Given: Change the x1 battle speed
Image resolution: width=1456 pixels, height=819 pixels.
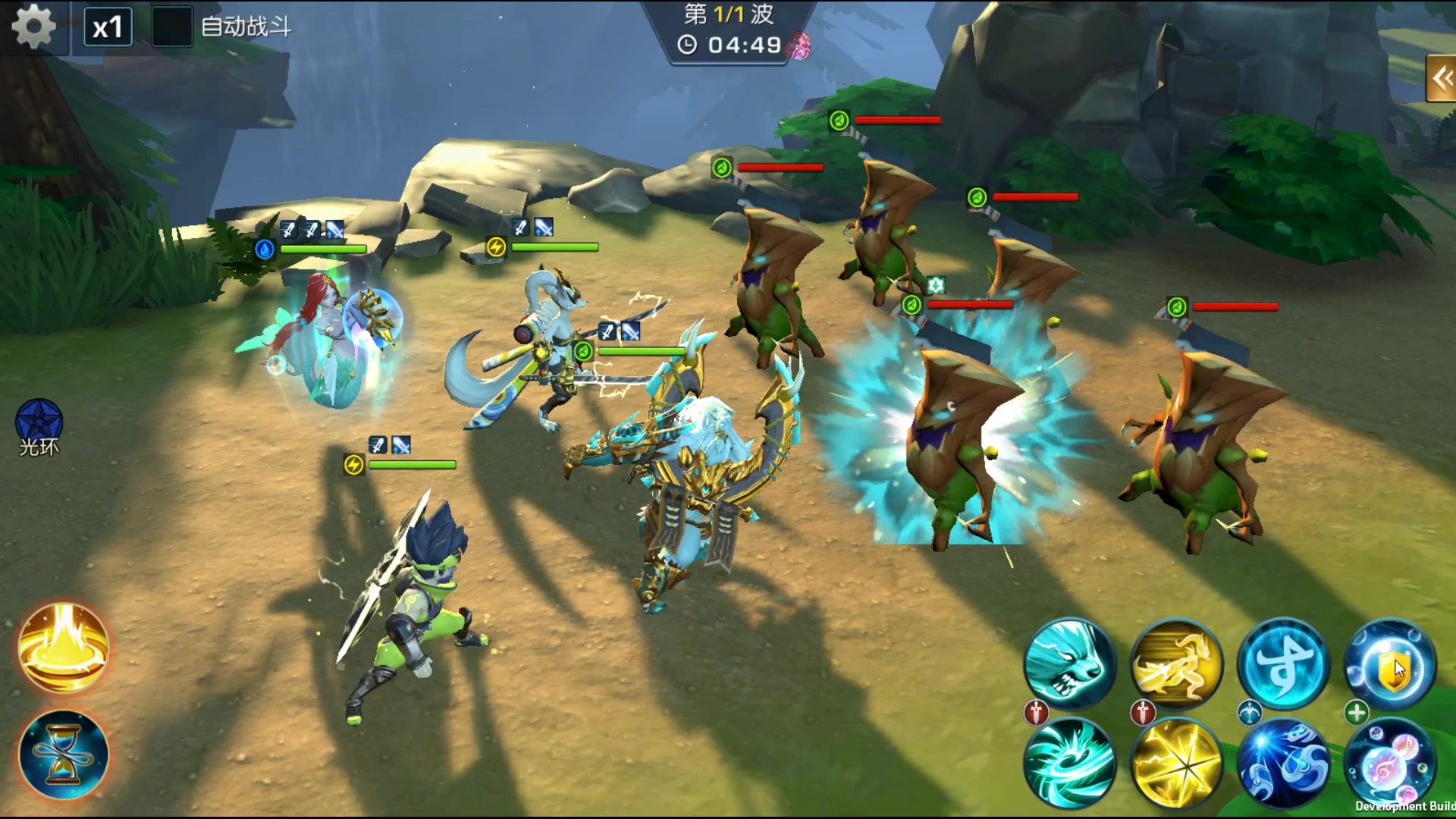Looking at the screenshot, I should [x=108, y=28].
